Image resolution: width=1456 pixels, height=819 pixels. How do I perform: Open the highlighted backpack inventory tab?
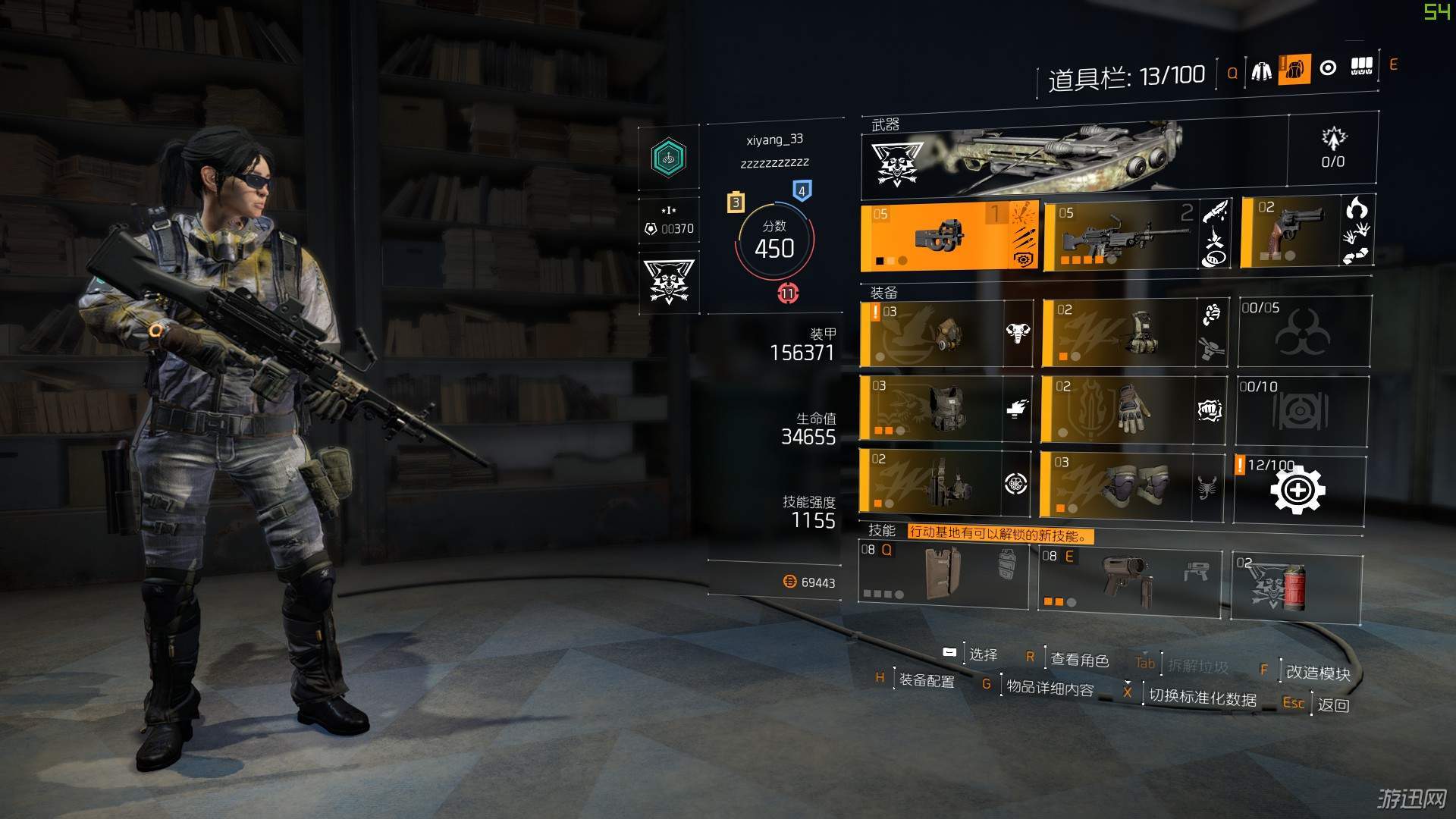pos(1294,70)
